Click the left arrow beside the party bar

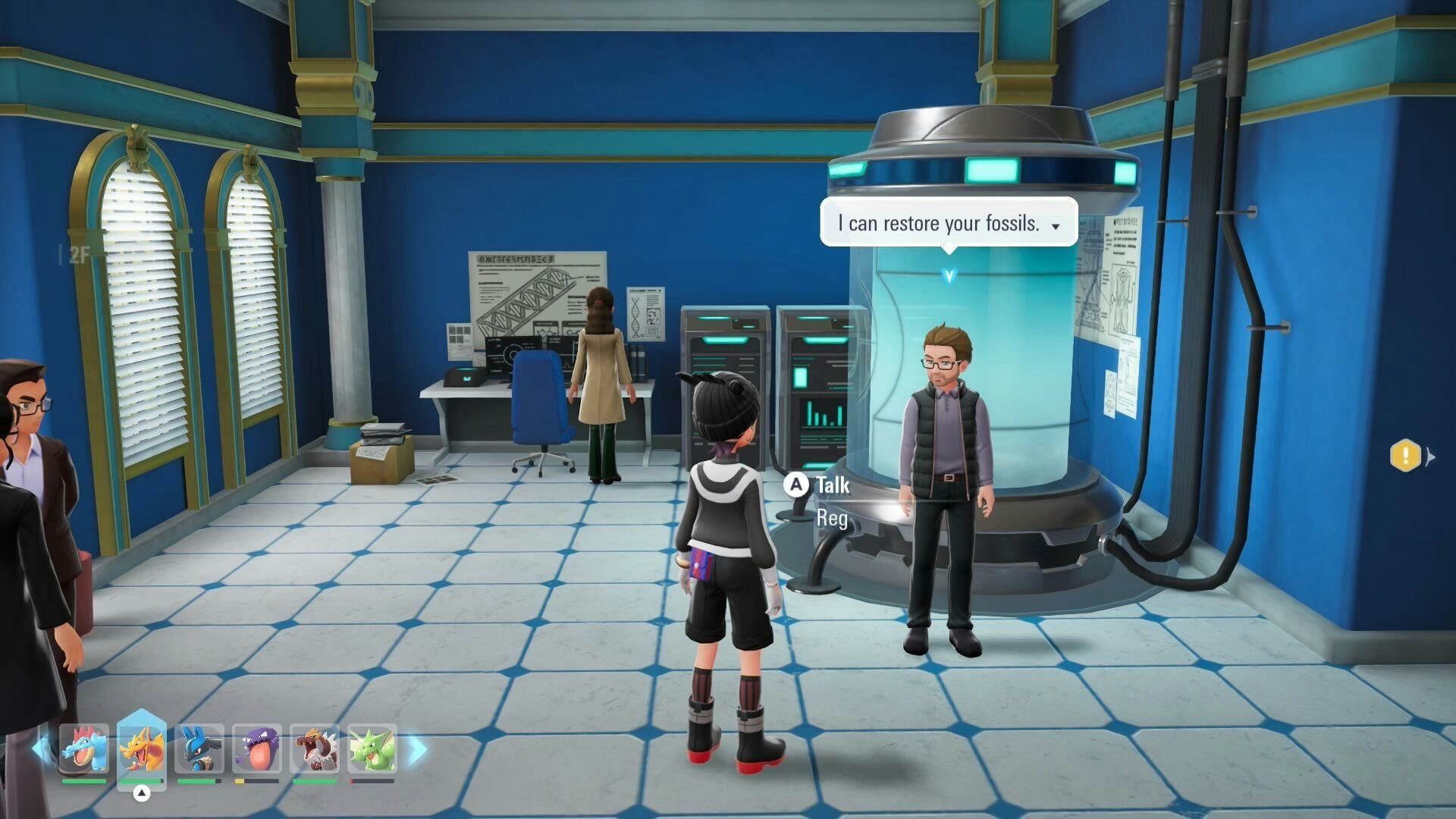click(x=40, y=749)
